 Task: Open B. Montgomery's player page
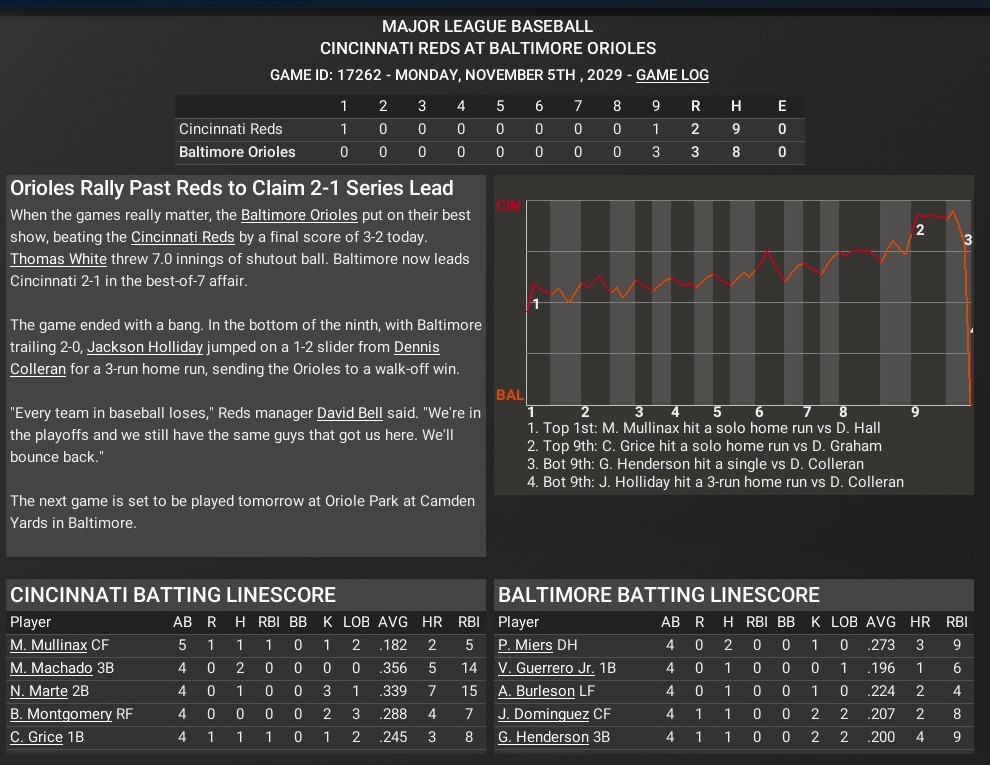click(61, 714)
